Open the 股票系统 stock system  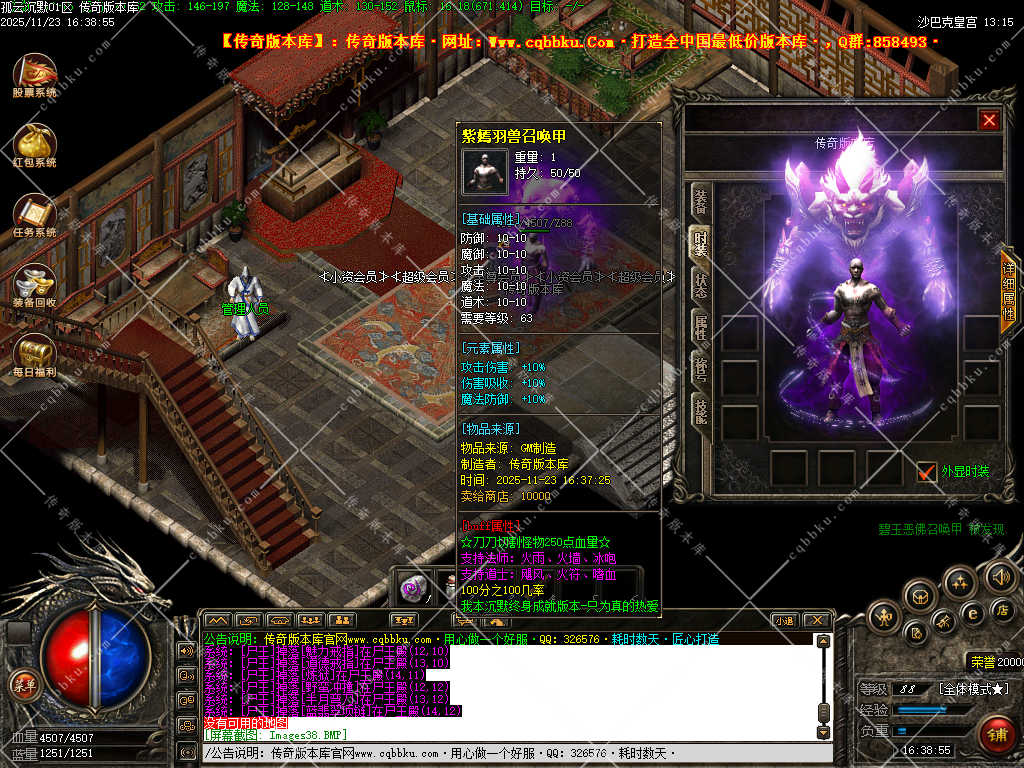pos(35,73)
